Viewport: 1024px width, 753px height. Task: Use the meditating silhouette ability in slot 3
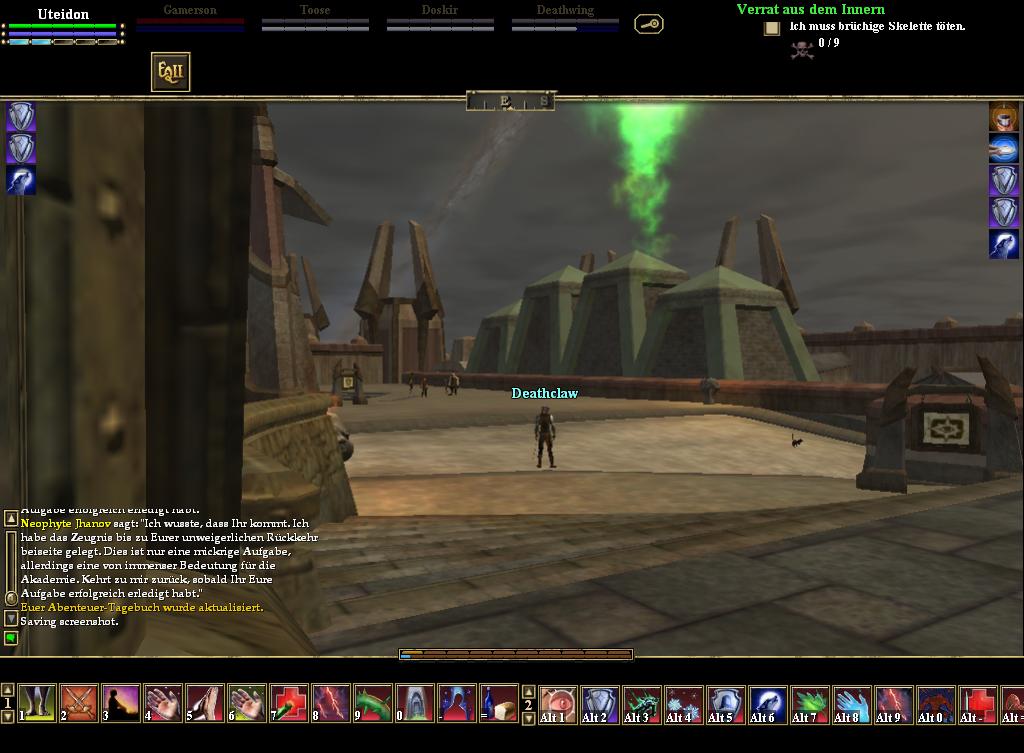[121, 703]
